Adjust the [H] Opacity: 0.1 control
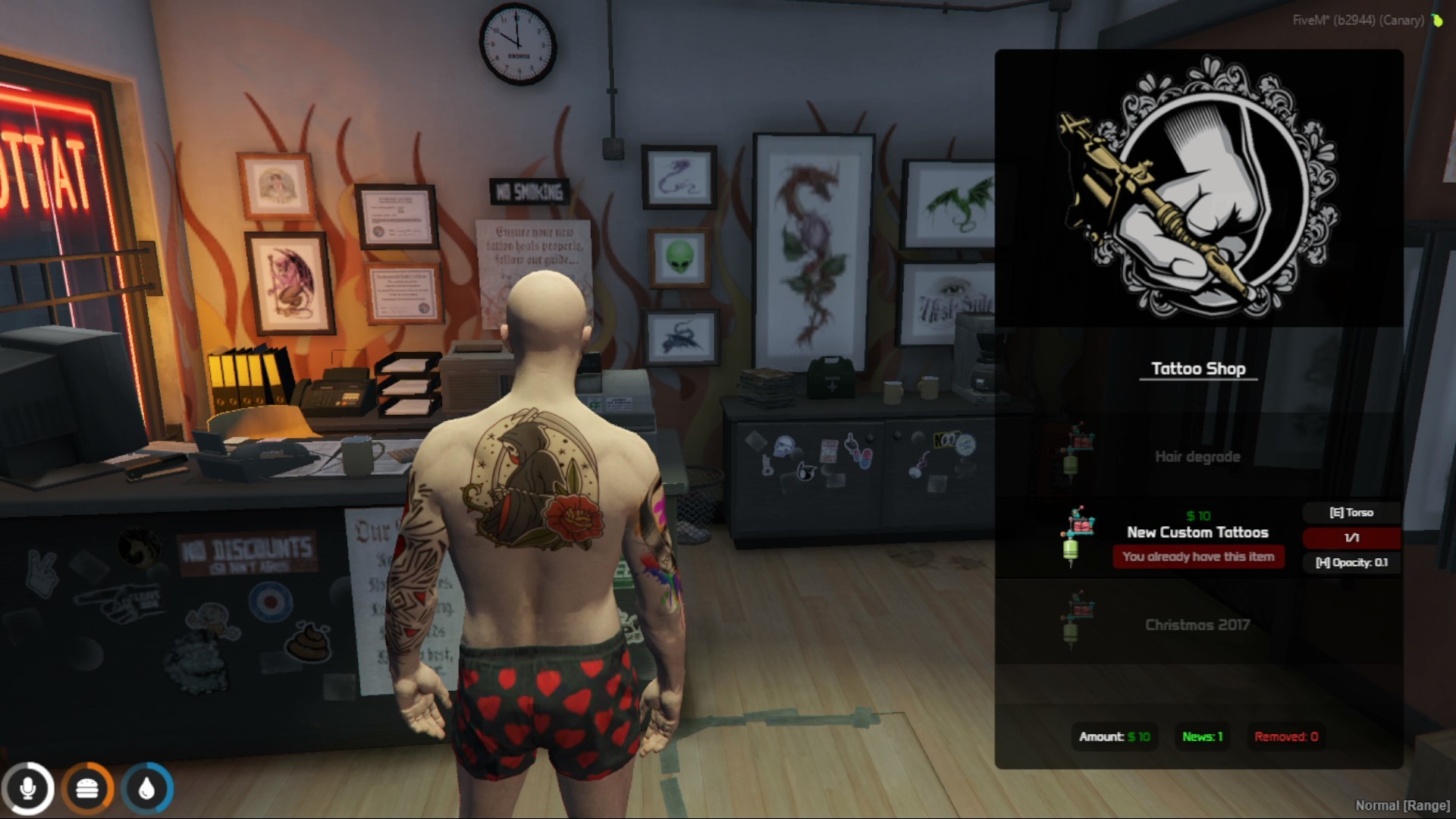This screenshot has height=819, width=1456. click(x=1351, y=563)
